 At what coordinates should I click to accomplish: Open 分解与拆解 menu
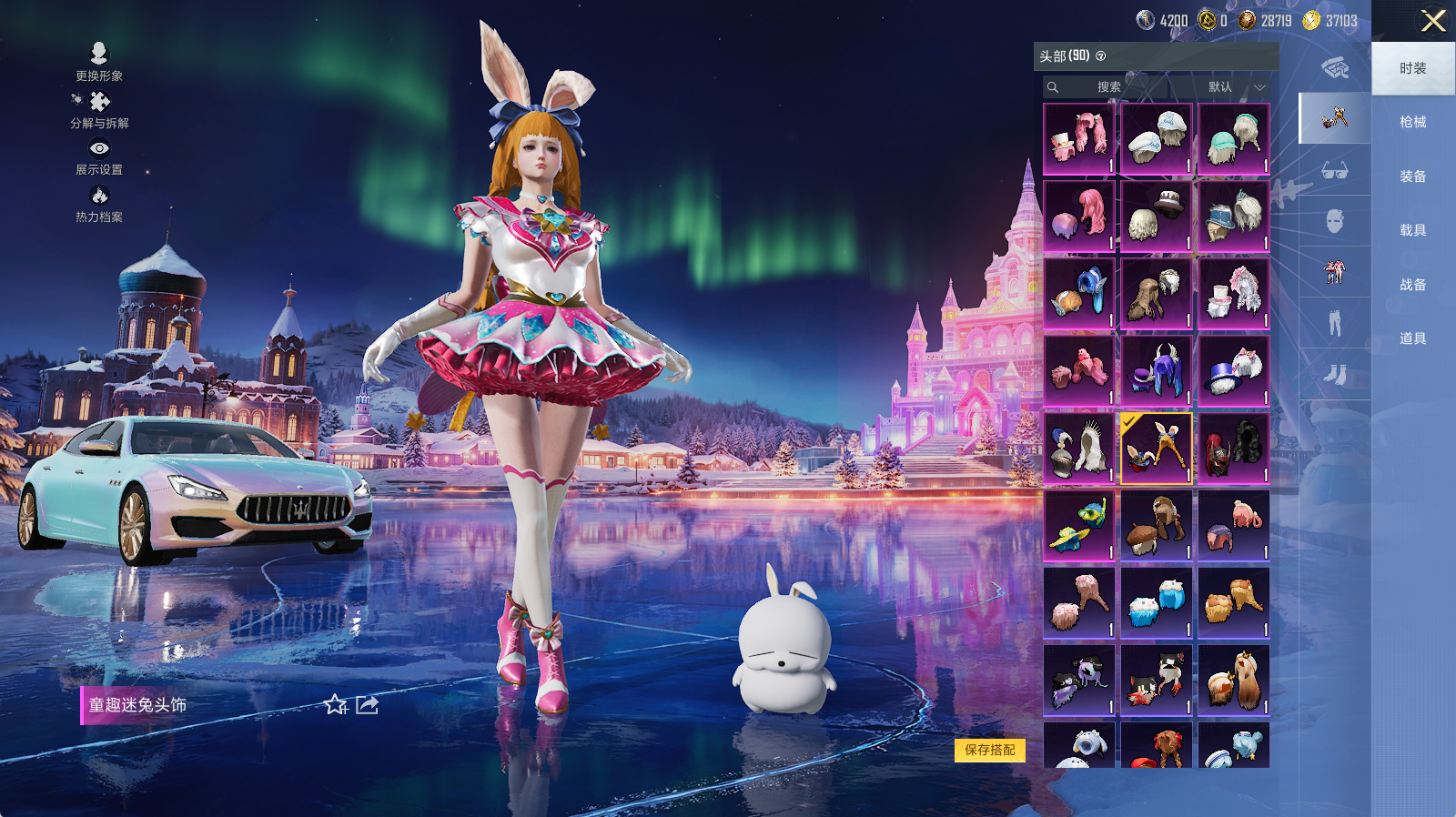(x=99, y=108)
